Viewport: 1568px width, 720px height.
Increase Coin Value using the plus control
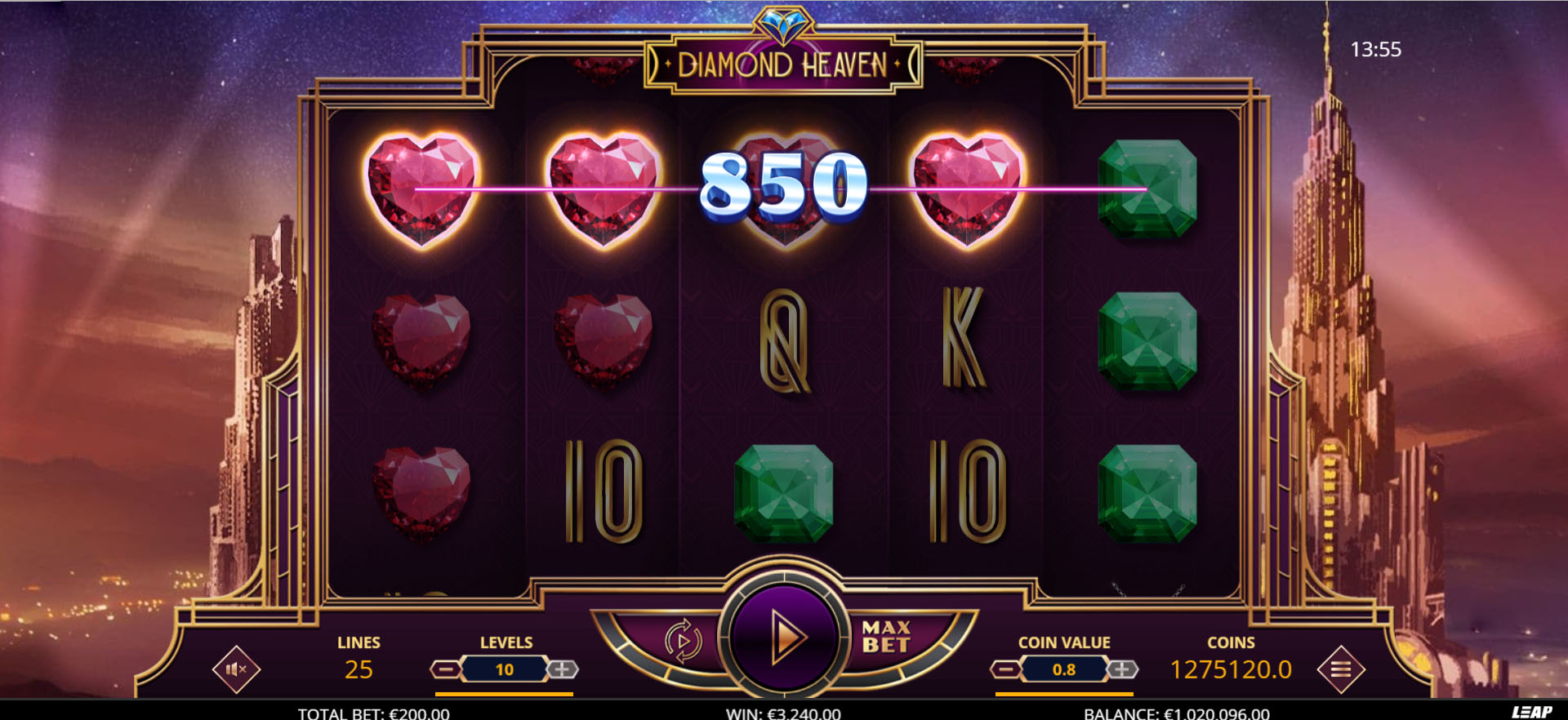coord(1122,669)
